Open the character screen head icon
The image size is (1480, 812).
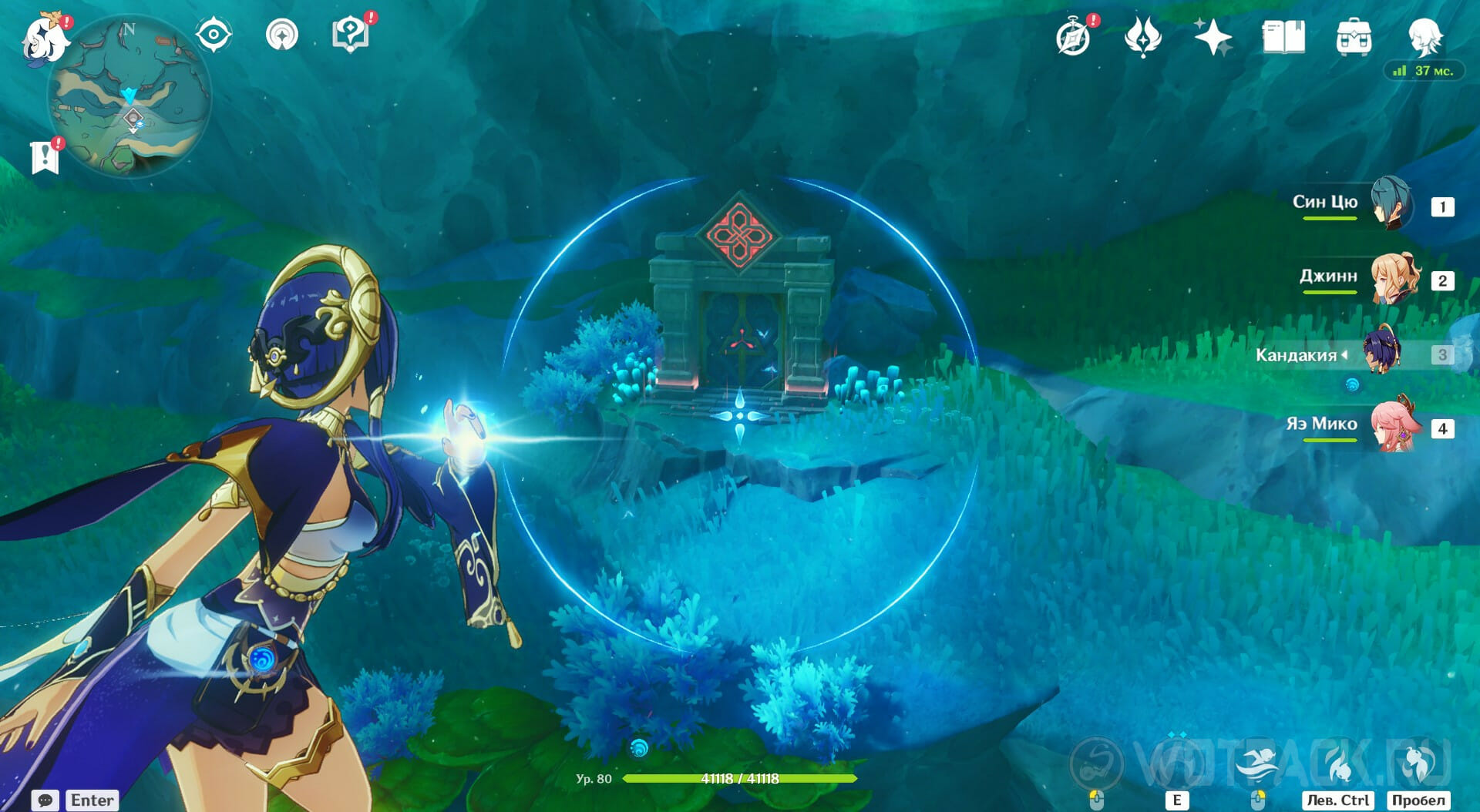[x=1424, y=35]
